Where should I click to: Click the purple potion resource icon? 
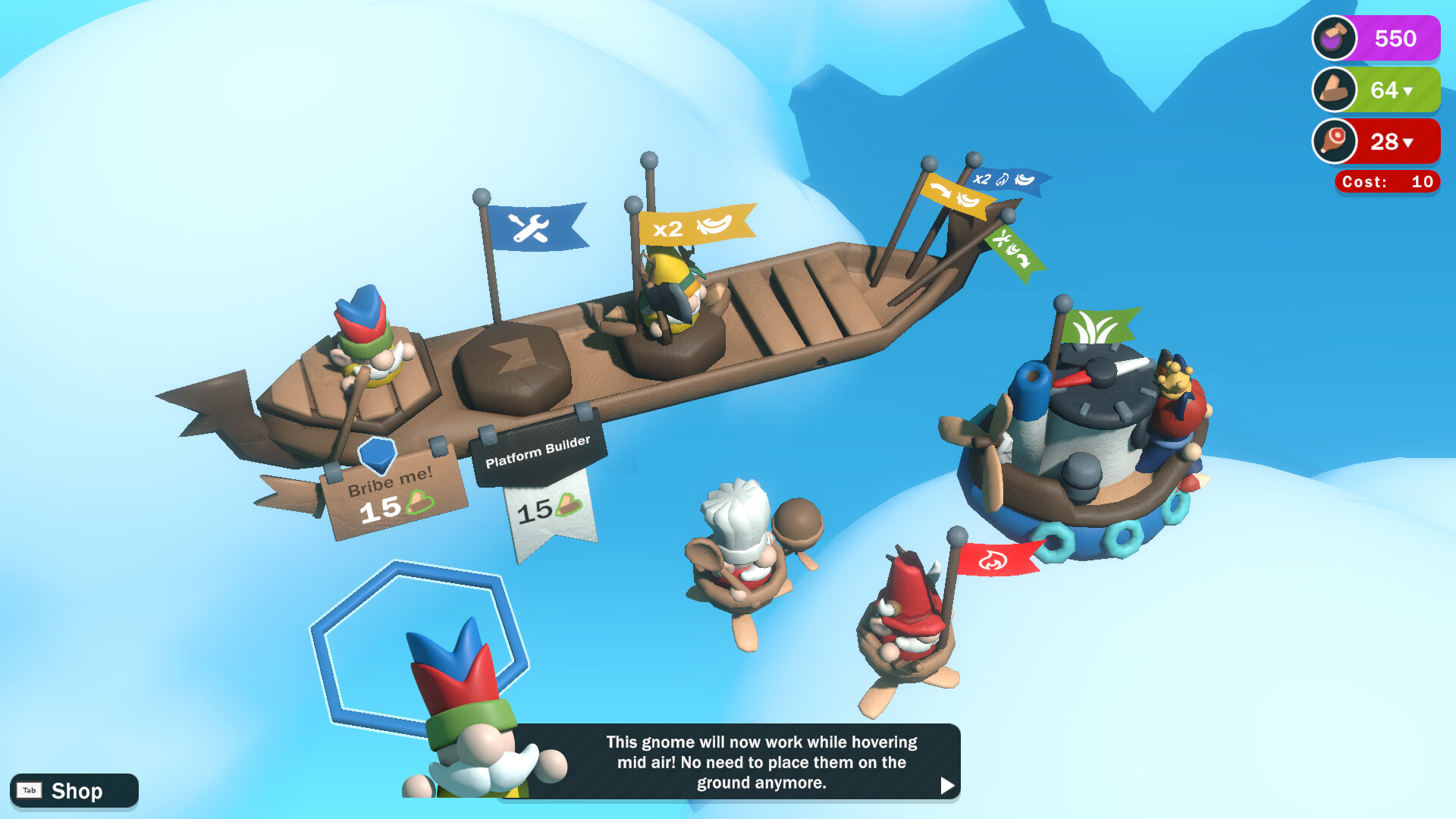tap(1336, 38)
